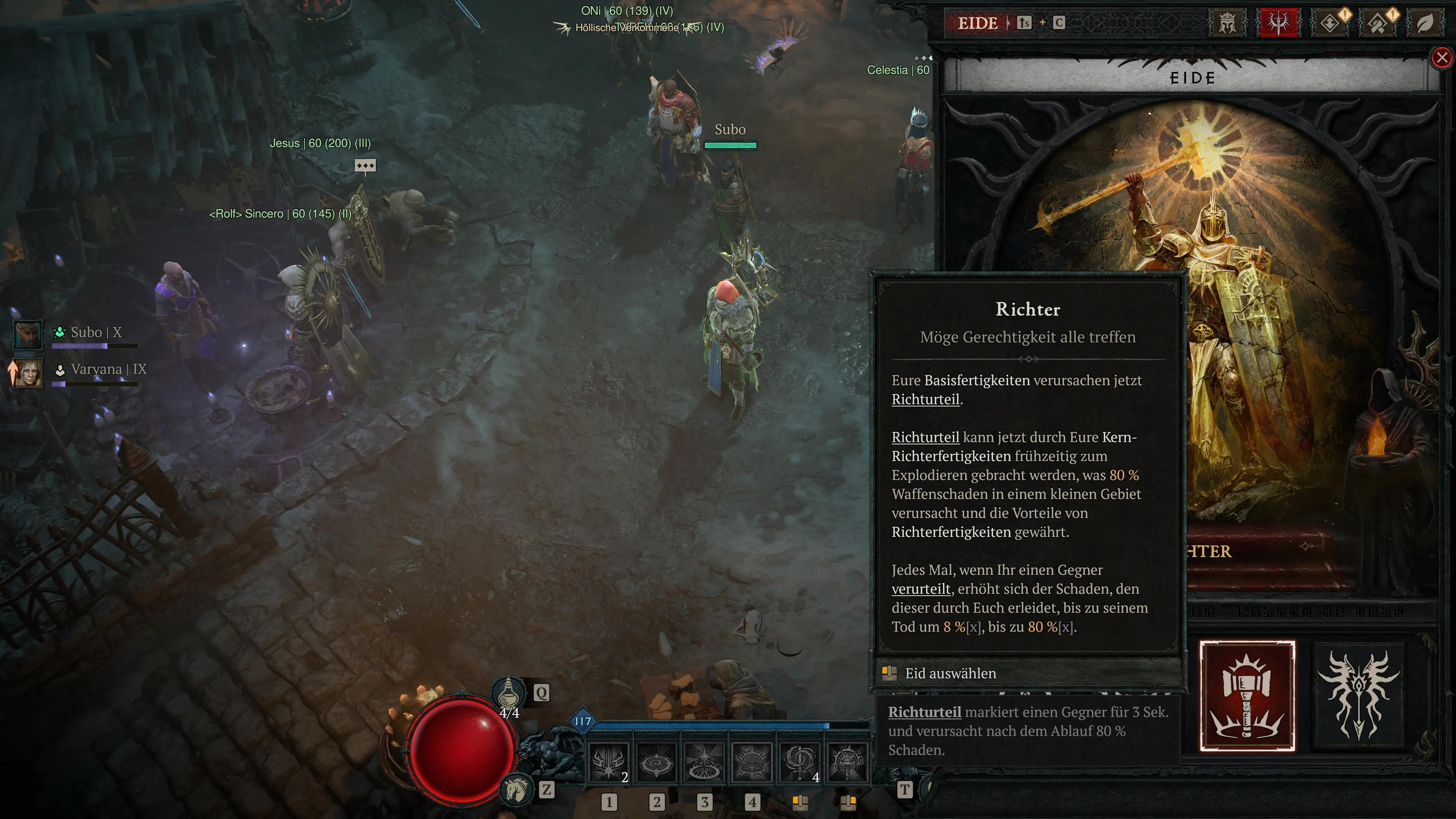Switch to the handshake tab
This screenshot has height=819, width=1456.
pyautogui.click(x=1379, y=23)
